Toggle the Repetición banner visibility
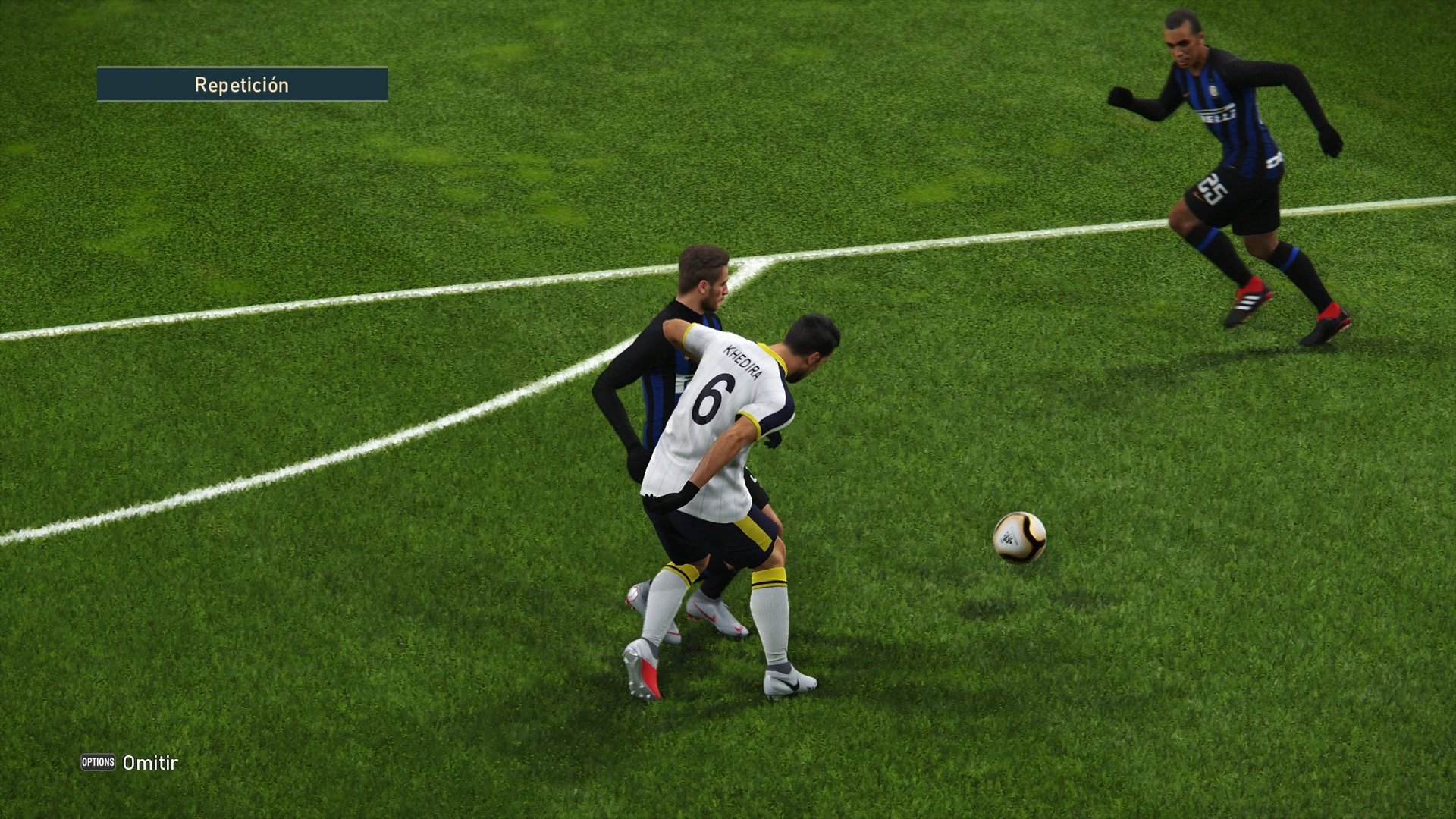This screenshot has height=819, width=1456. (241, 84)
